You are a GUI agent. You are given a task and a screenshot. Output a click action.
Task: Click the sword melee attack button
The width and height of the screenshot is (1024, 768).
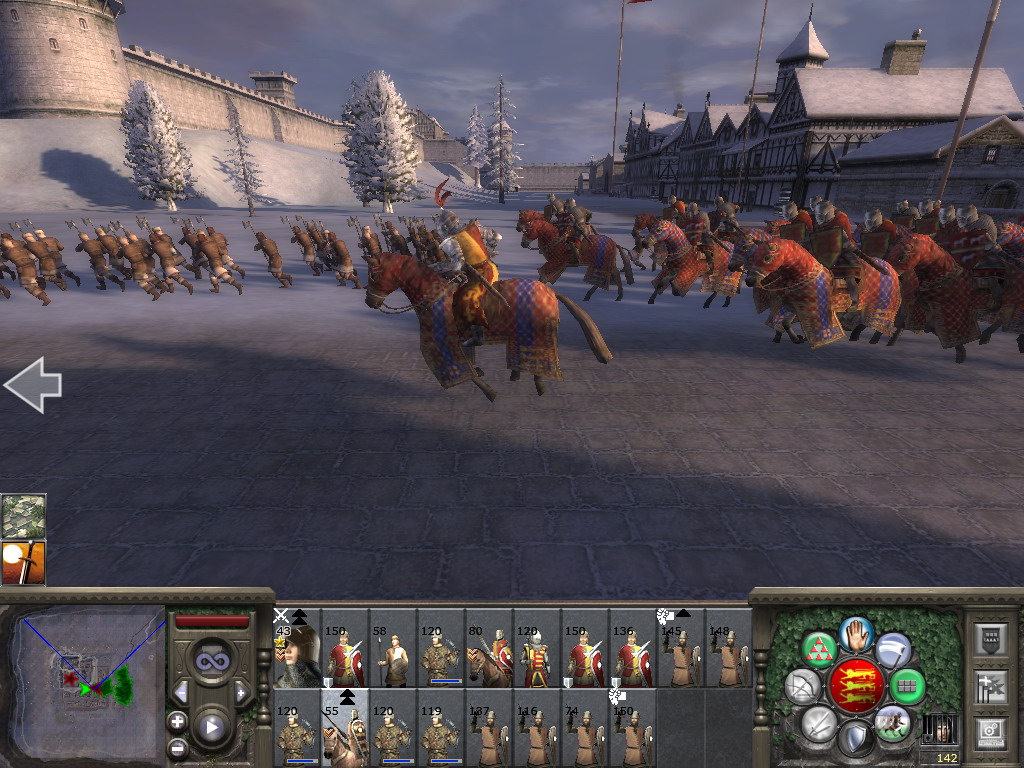pyautogui.click(x=819, y=723)
